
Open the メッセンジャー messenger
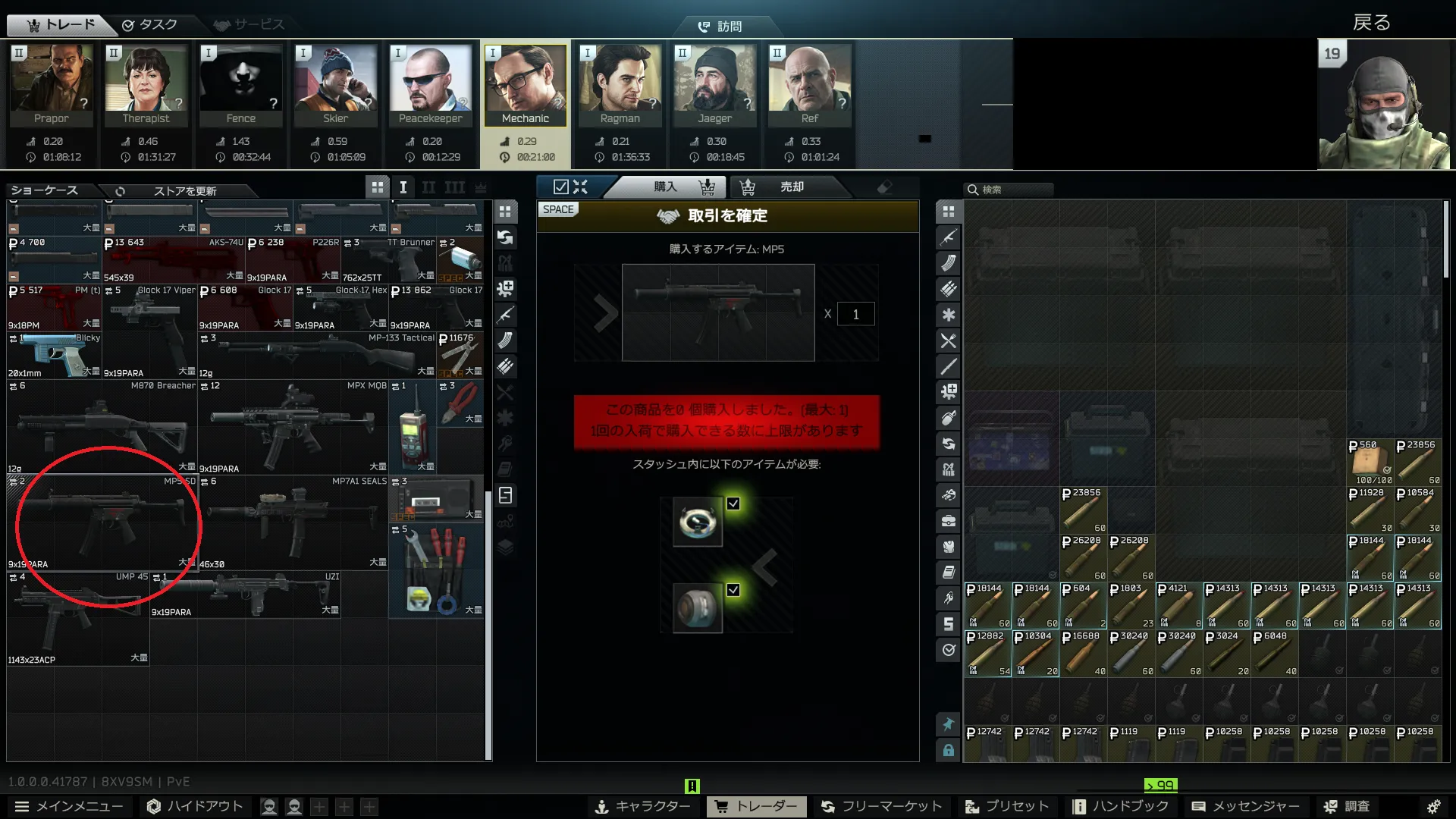[1245, 806]
